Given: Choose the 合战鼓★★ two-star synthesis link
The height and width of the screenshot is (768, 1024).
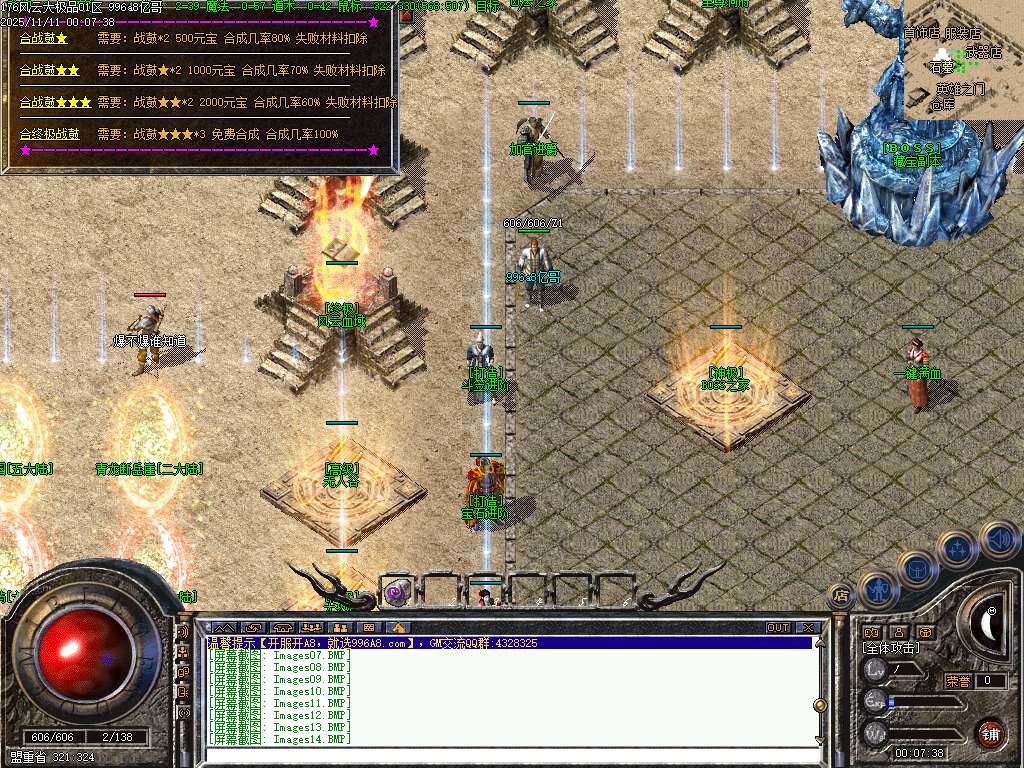Looking at the screenshot, I should click(x=50, y=71).
